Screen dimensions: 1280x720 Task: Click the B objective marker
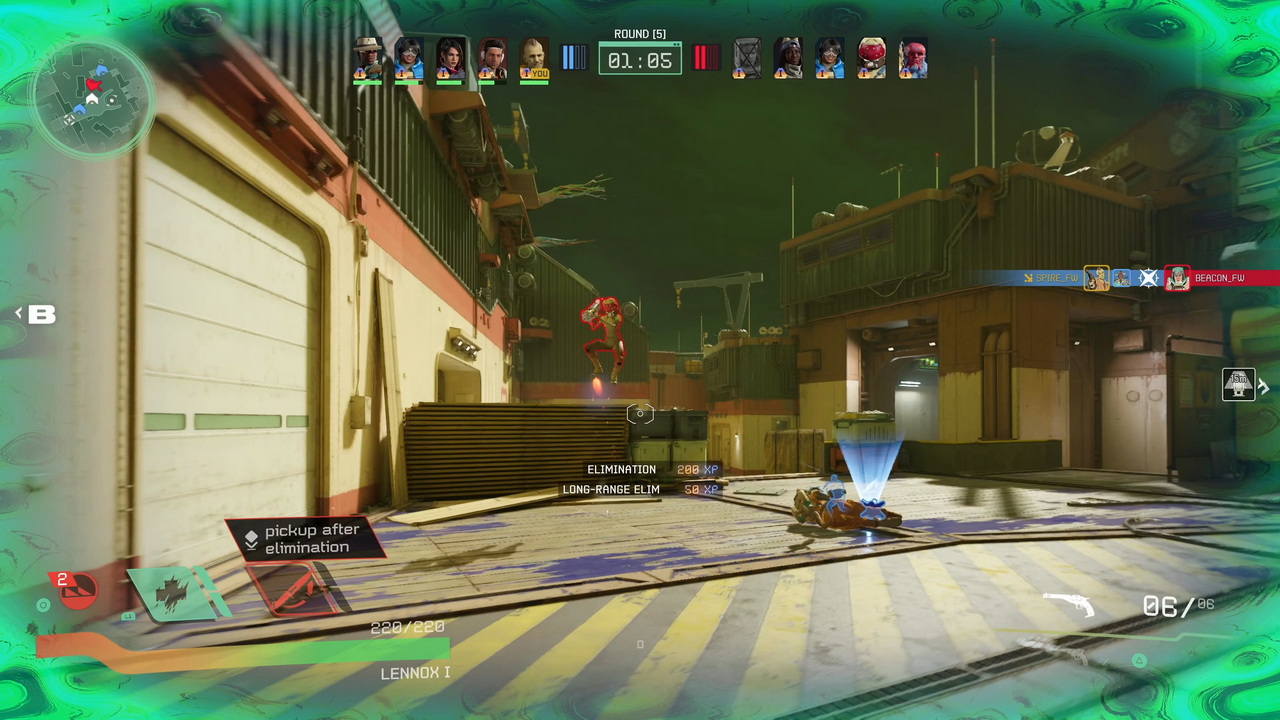click(x=41, y=315)
